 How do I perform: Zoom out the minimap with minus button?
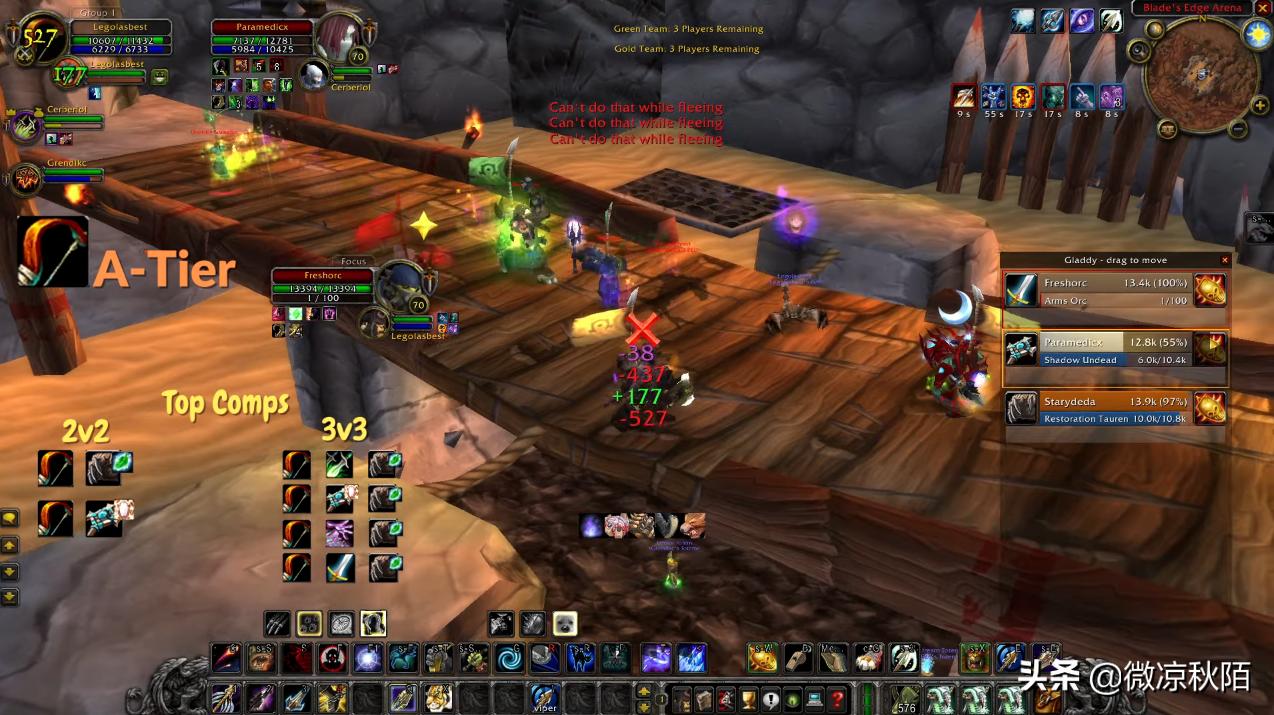coord(1237,128)
